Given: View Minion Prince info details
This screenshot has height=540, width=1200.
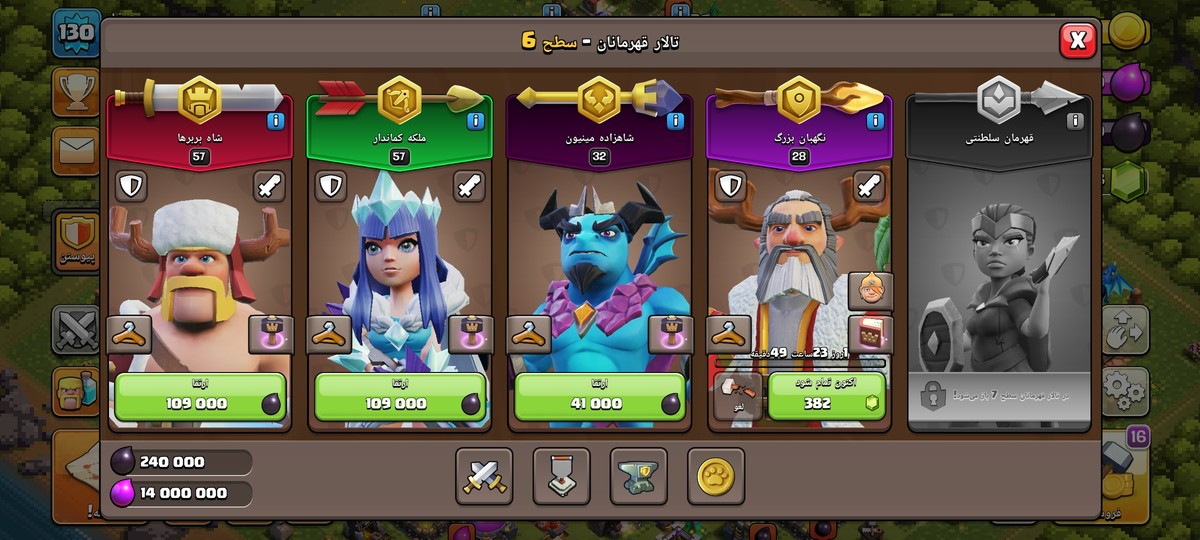Looking at the screenshot, I should coord(675,122).
